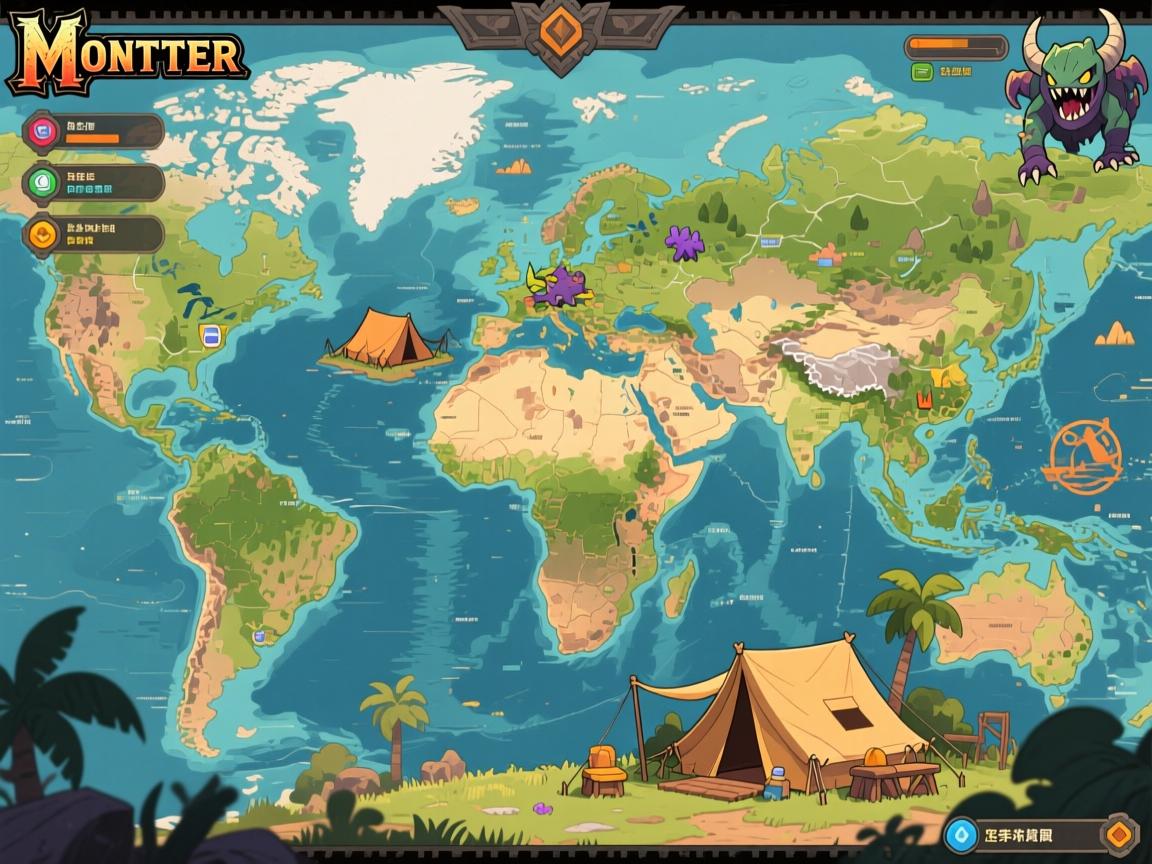Open the orange ship emblem marker
The image size is (1152, 864).
click(1082, 457)
